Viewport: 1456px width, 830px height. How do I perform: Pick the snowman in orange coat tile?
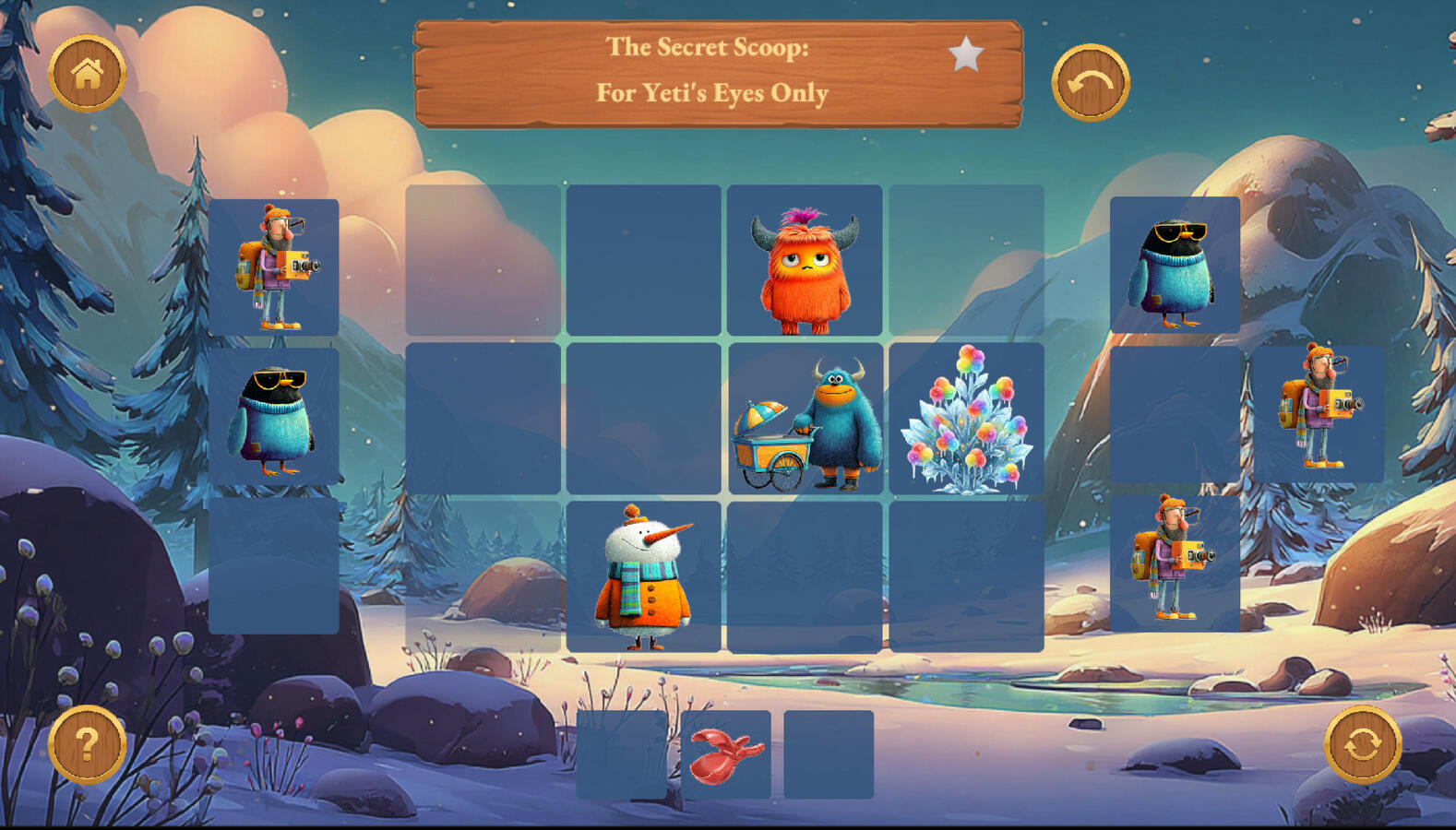point(644,576)
